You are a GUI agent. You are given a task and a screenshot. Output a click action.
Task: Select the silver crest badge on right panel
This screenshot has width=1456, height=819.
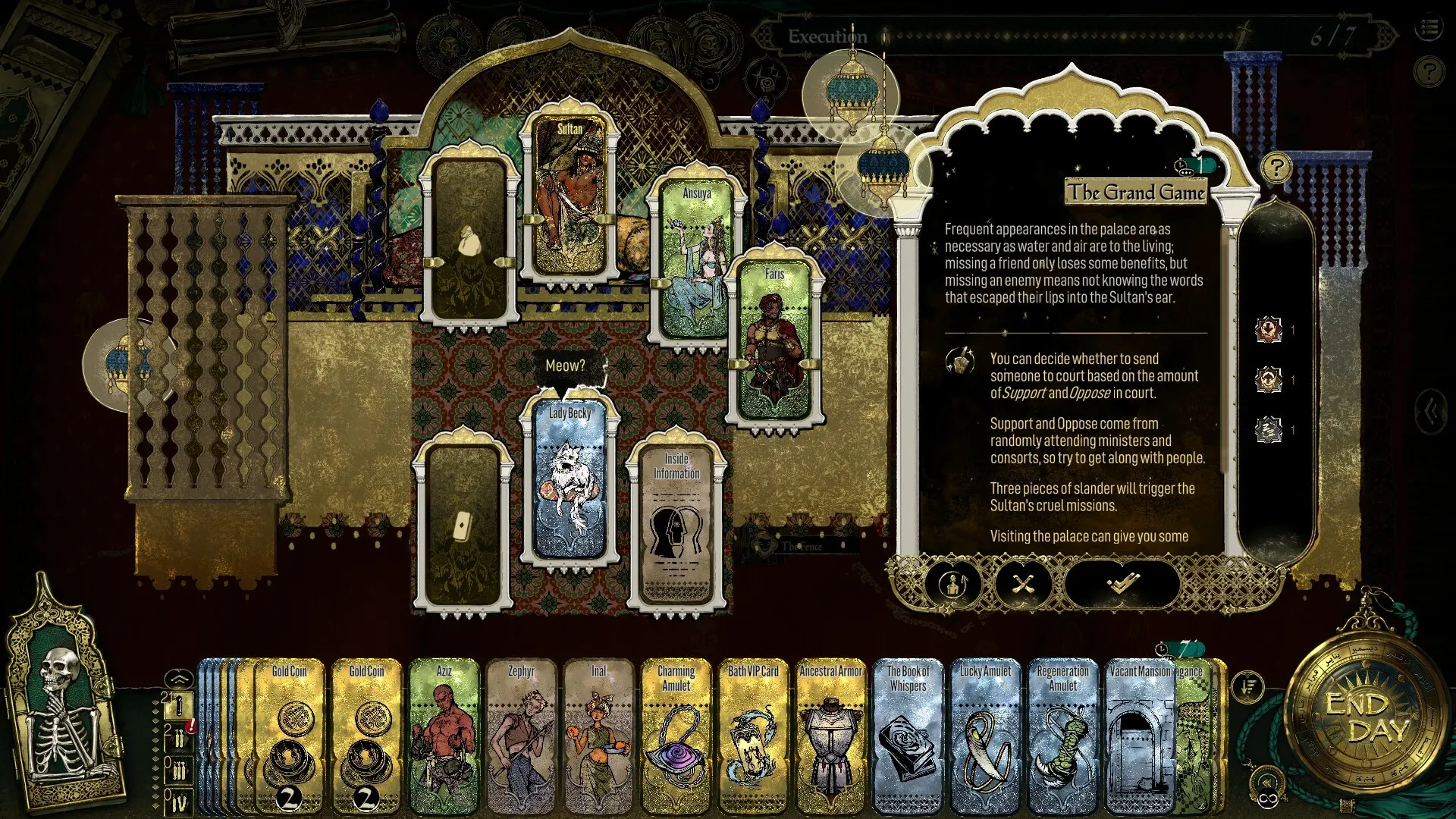pos(1269,428)
